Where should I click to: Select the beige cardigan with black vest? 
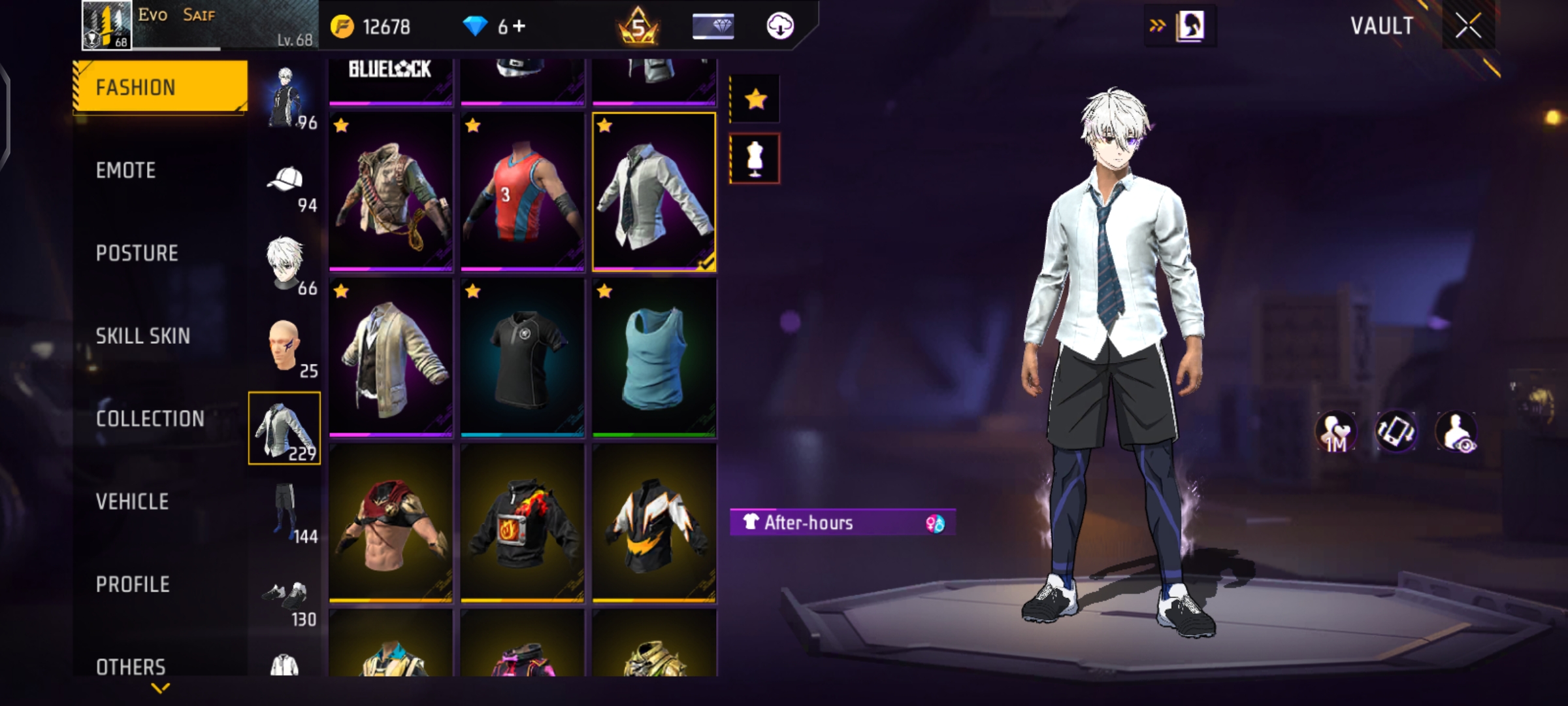(x=391, y=357)
